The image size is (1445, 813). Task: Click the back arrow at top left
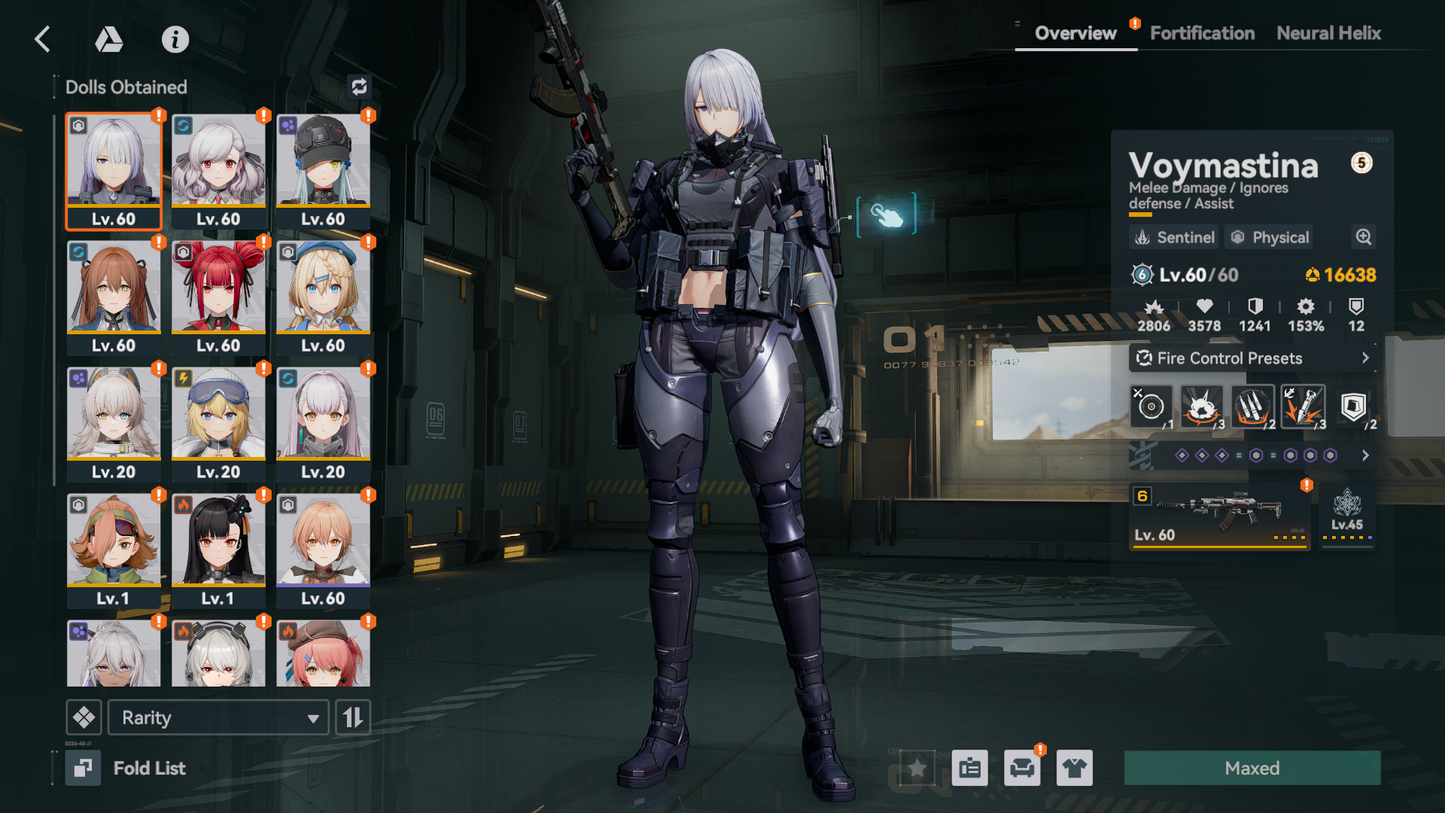click(x=41, y=39)
